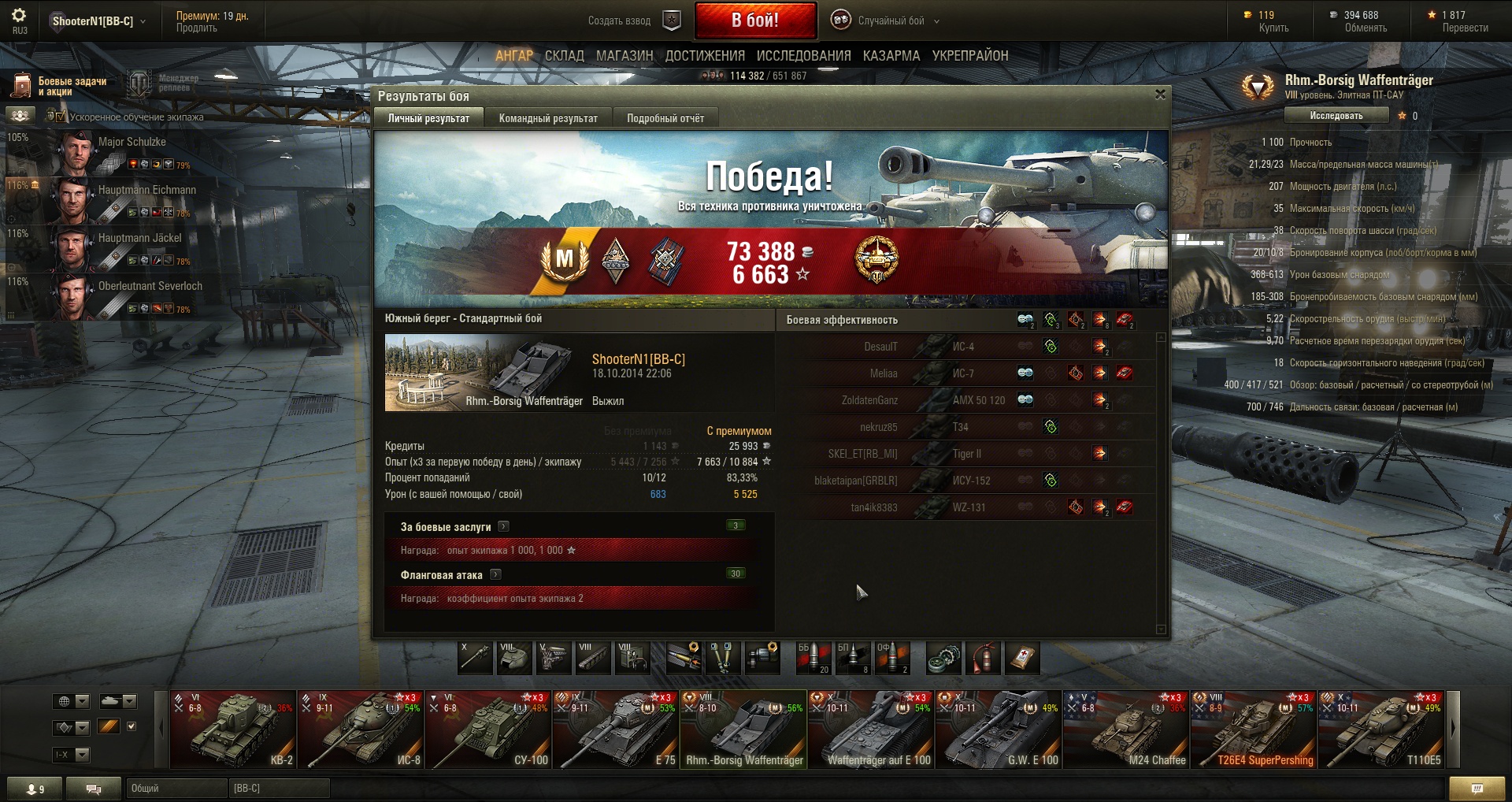Open the ДОСТИЖЕНИЯ page
Image resolution: width=1512 pixels, height=802 pixels.
705,56
